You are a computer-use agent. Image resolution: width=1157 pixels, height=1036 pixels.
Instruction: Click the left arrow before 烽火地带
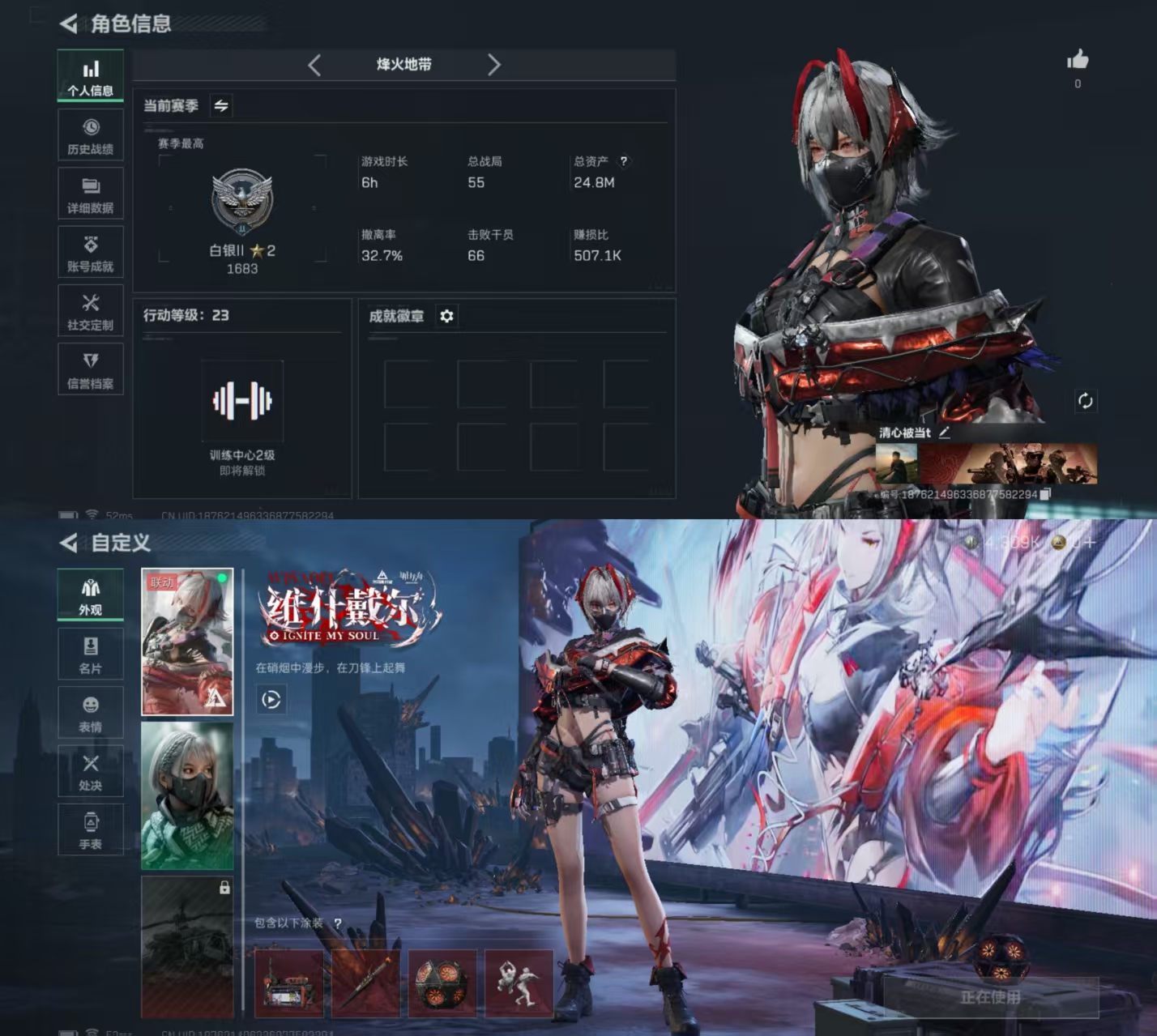(315, 65)
